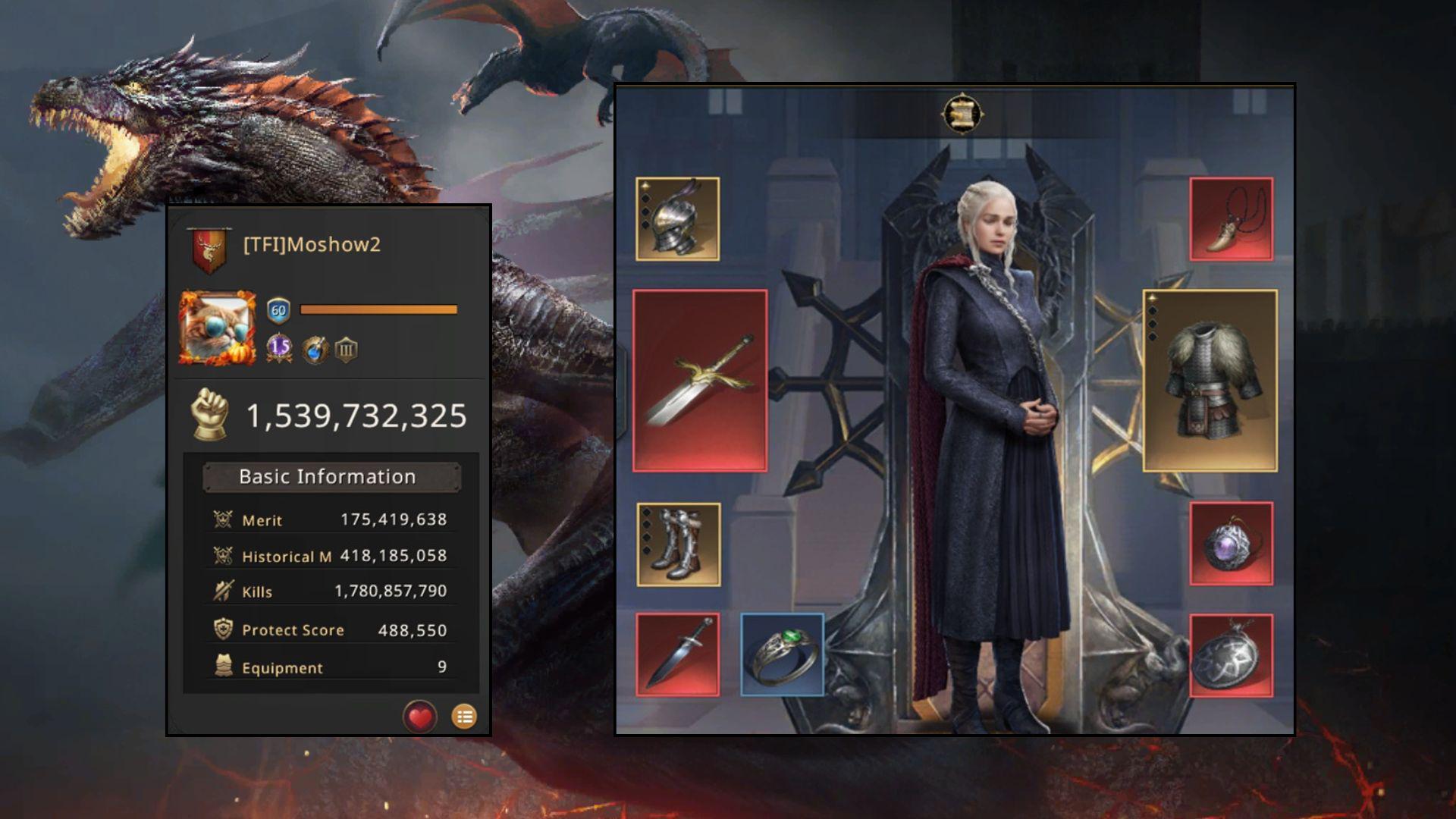Choose the silver medallion trinket slot
The height and width of the screenshot is (819, 1456).
click(x=1231, y=655)
